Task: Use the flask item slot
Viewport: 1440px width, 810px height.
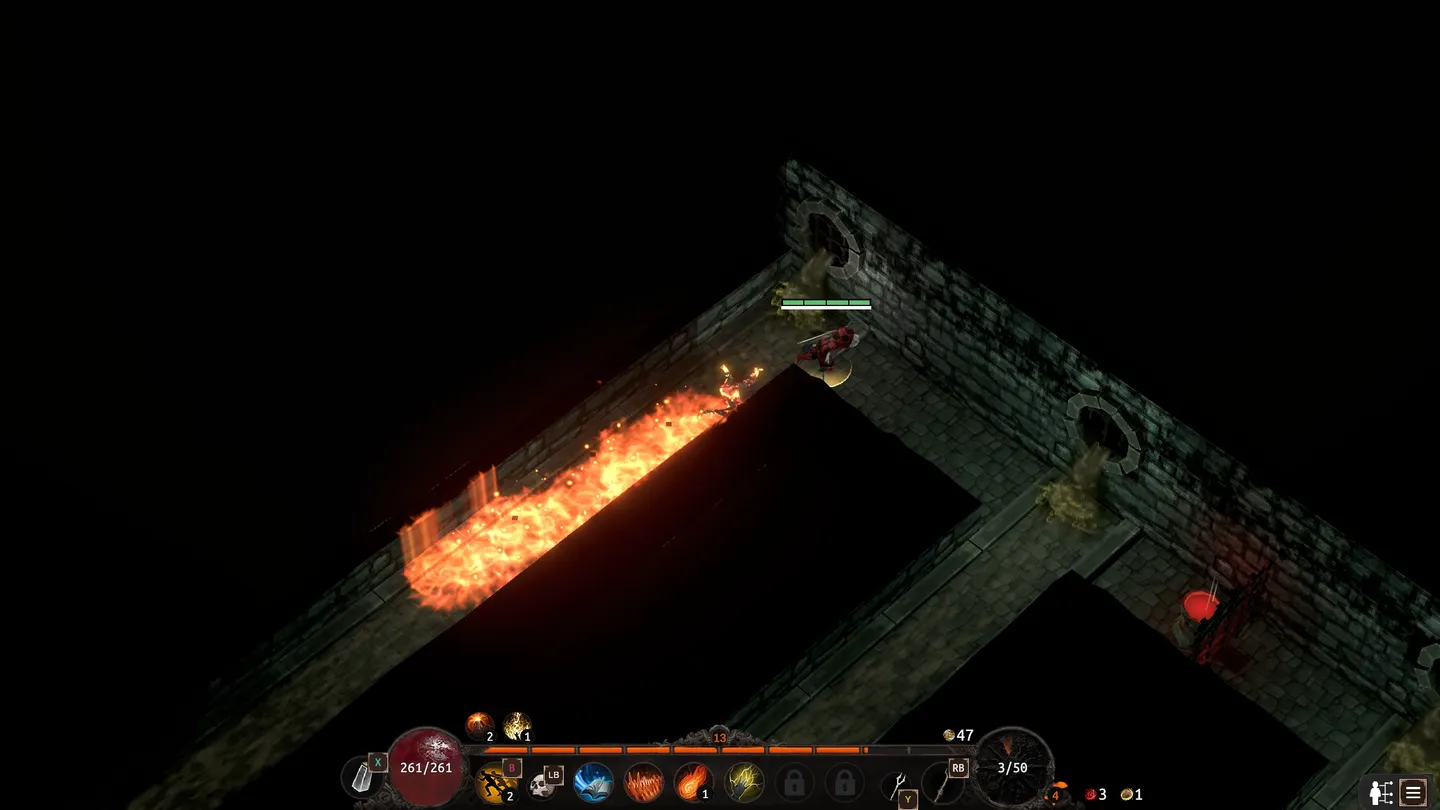Action: [x=361, y=777]
